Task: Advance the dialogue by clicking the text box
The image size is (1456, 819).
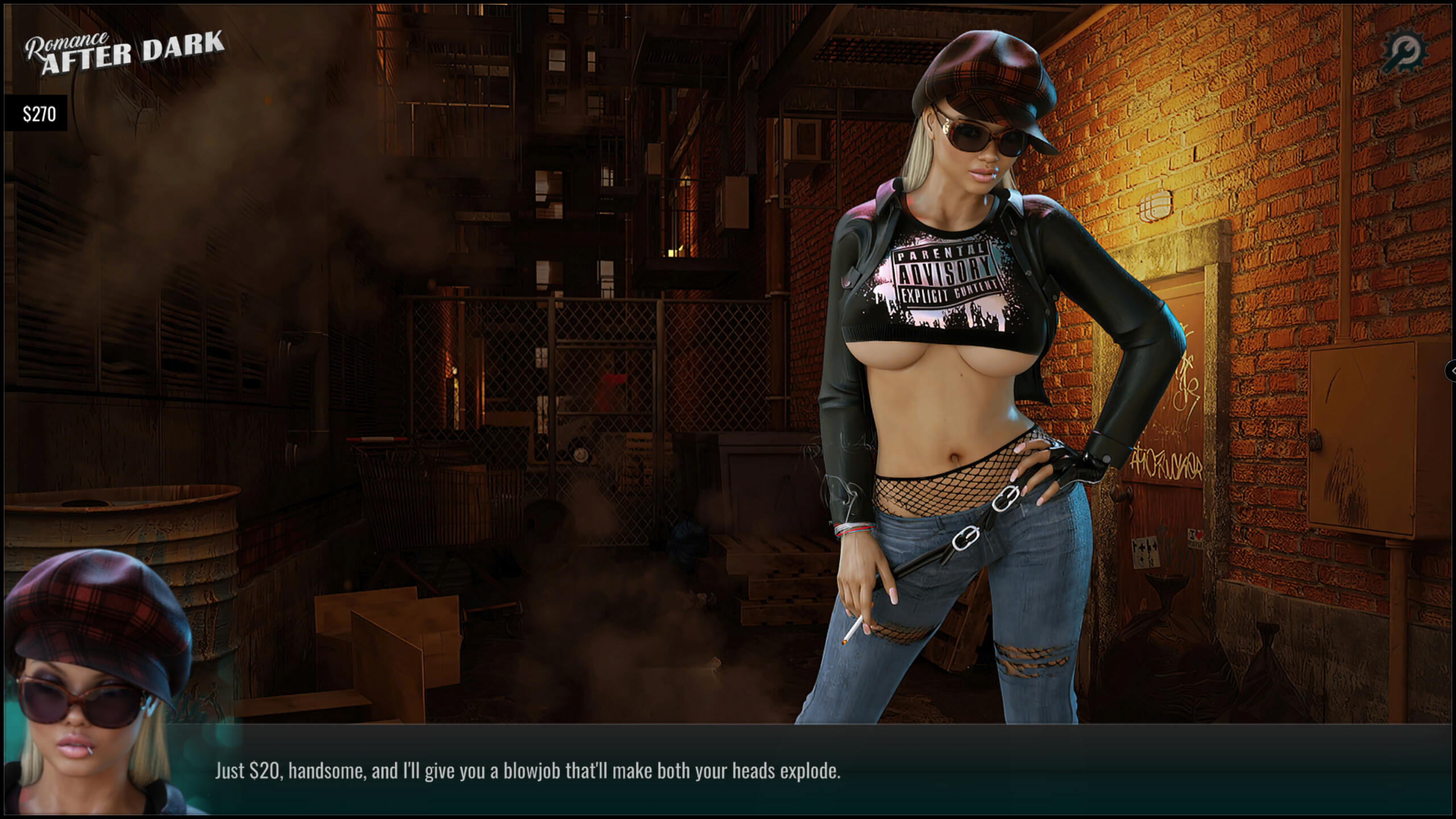Action: (796, 771)
